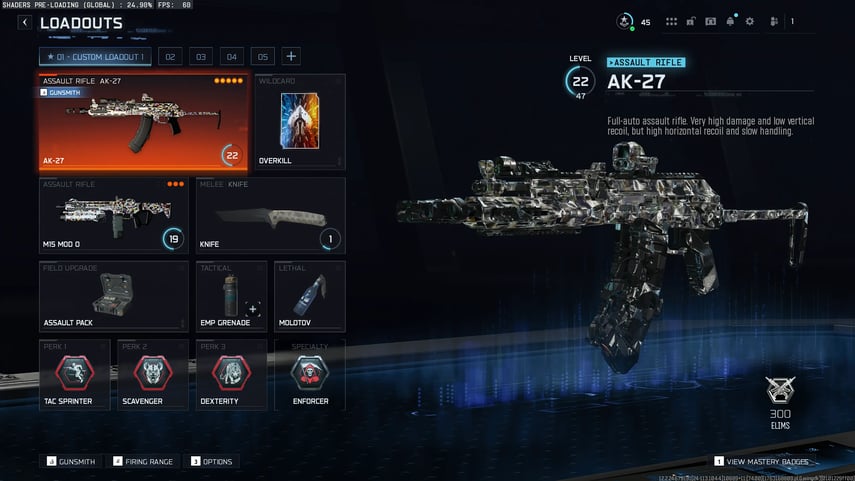Open the Tac Sprinter perk slot

[75, 375]
